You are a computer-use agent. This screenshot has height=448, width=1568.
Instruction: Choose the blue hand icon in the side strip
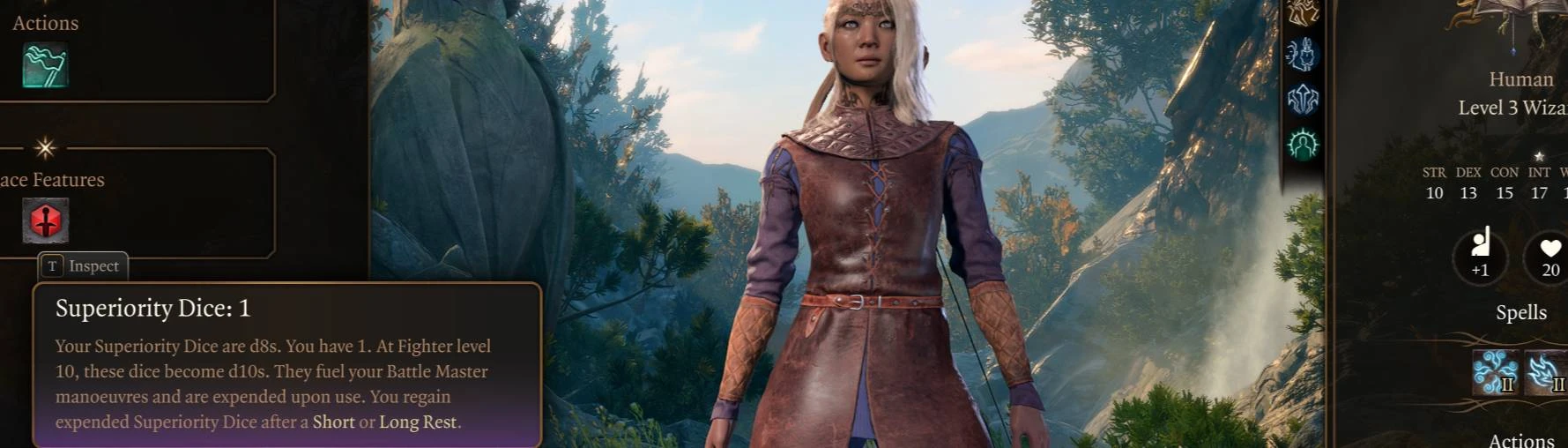(1302, 55)
